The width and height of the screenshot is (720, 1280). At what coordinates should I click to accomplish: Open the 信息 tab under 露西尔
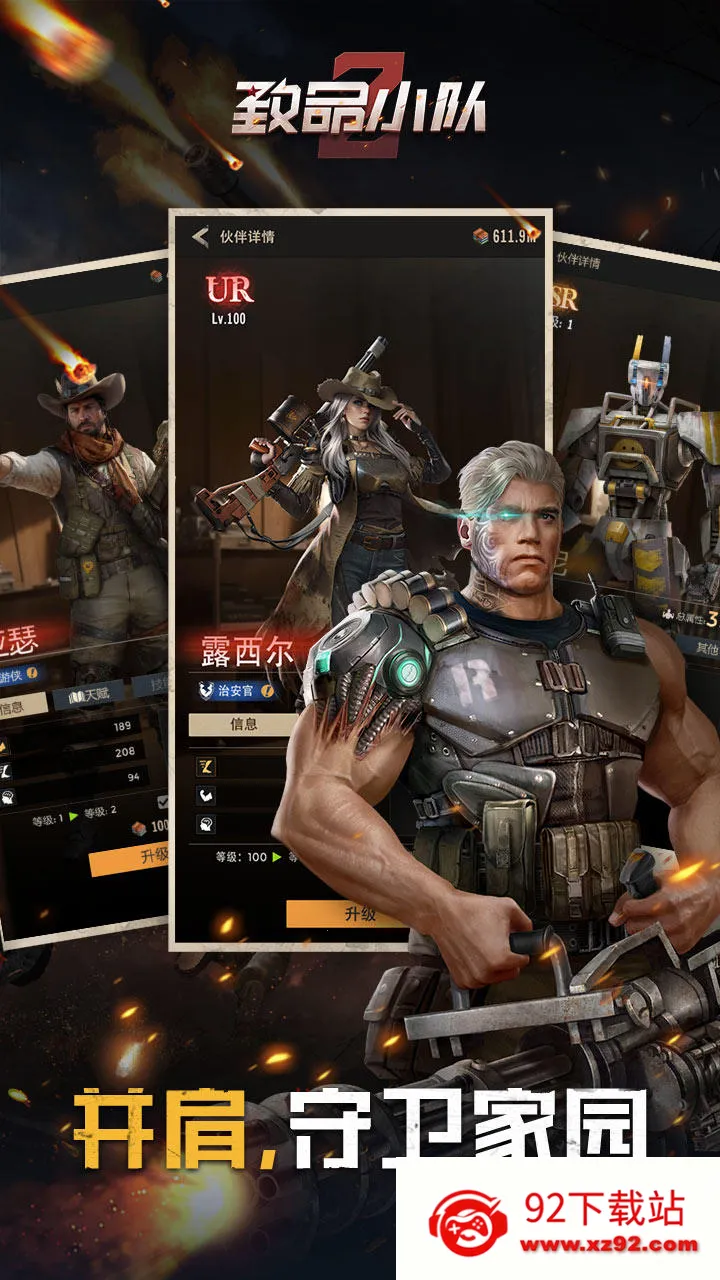[x=243, y=724]
